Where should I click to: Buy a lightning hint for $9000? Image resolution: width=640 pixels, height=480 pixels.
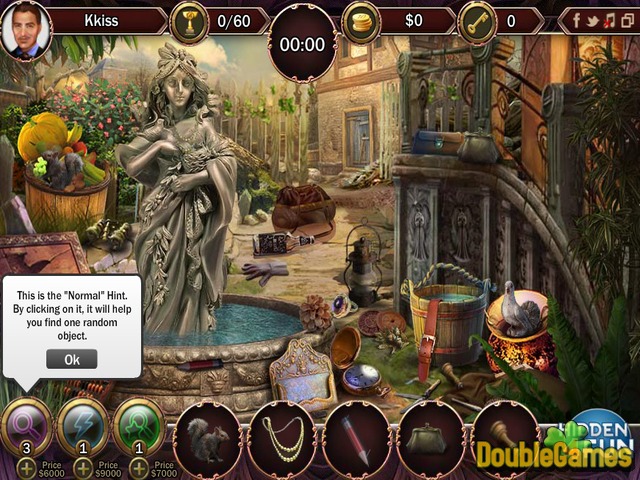tap(82, 468)
